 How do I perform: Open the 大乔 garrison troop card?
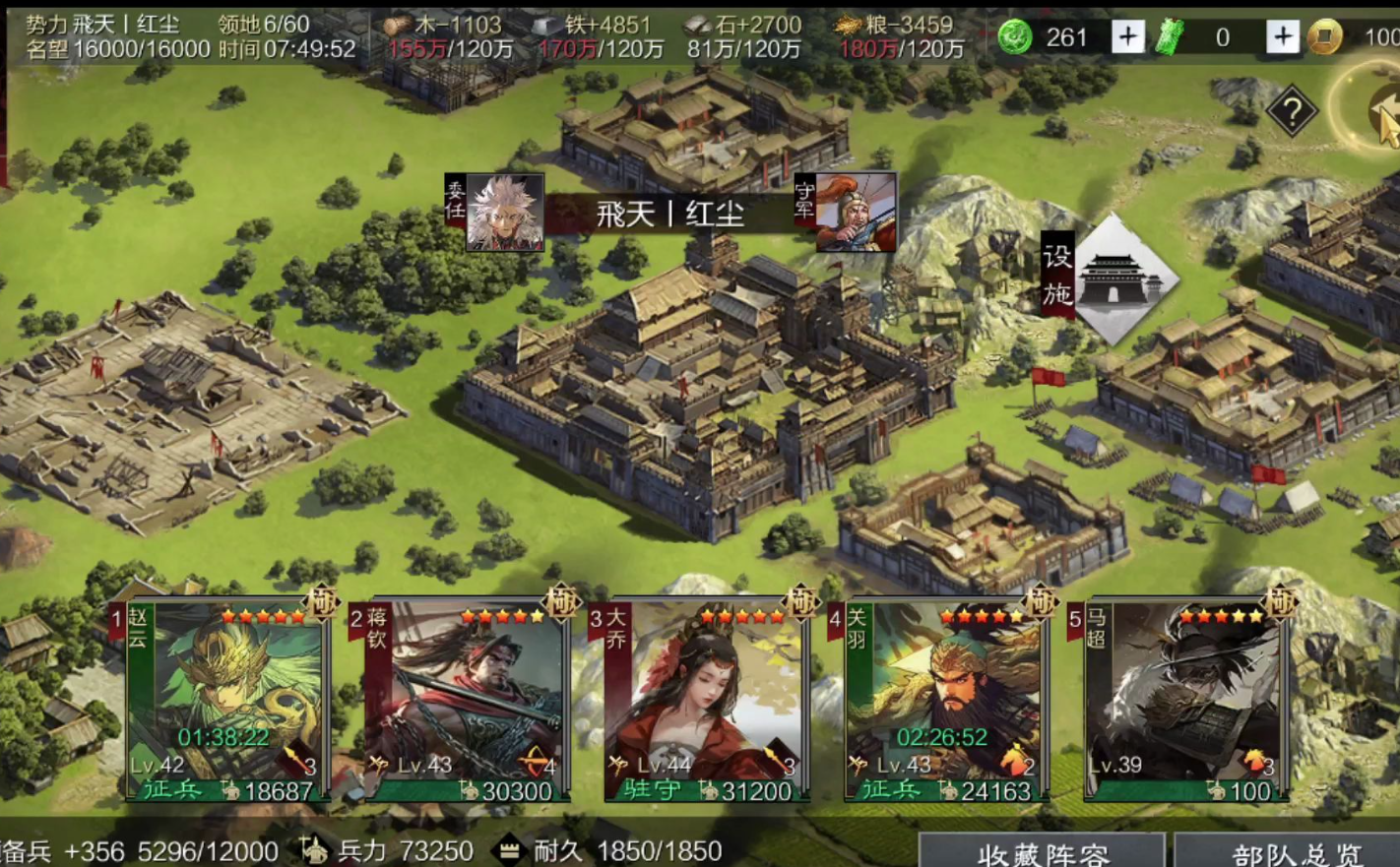(705, 701)
